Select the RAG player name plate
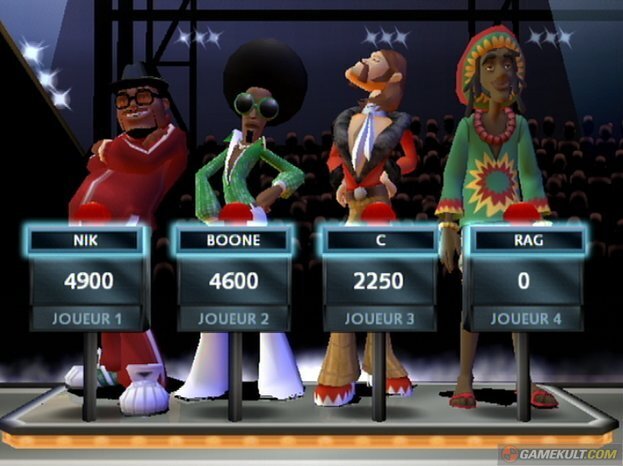This screenshot has height=466, width=623. click(523, 241)
